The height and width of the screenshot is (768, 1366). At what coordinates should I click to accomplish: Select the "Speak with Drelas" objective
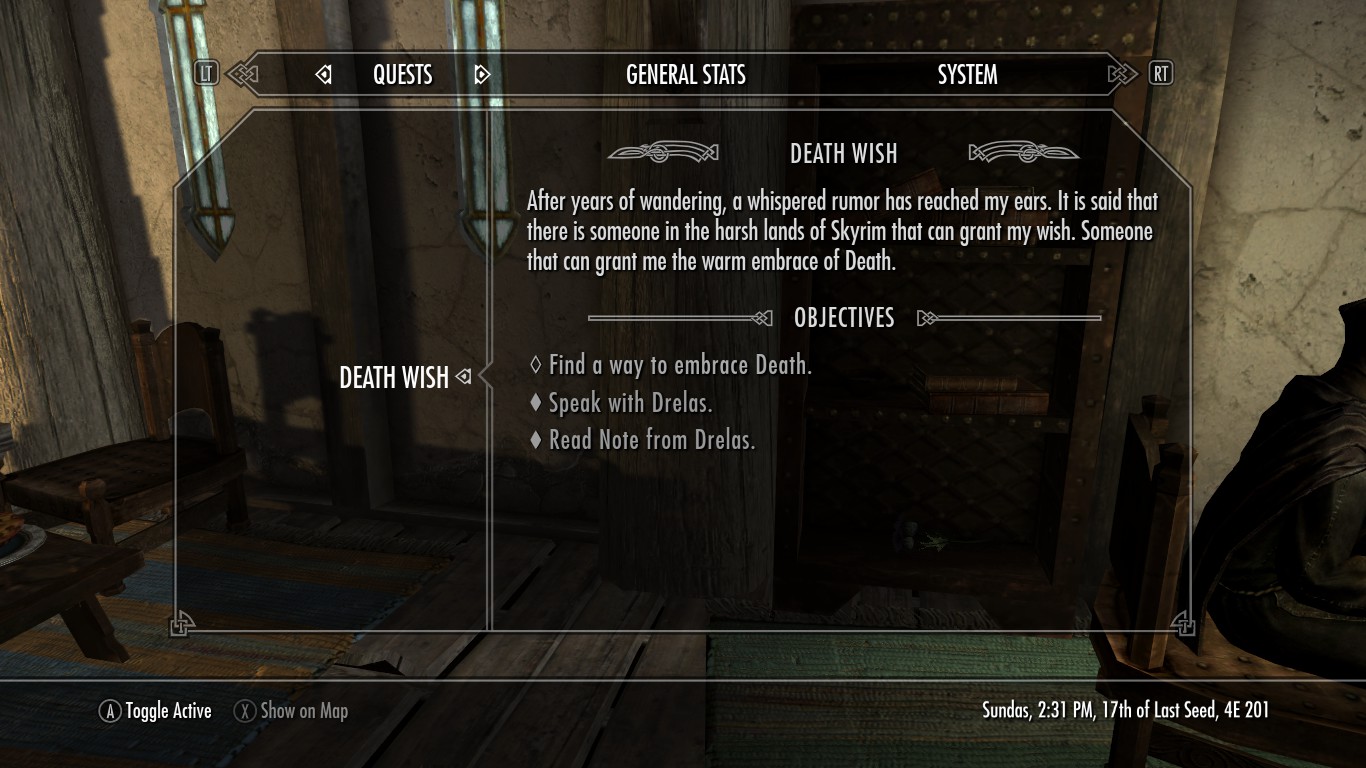click(x=629, y=404)
